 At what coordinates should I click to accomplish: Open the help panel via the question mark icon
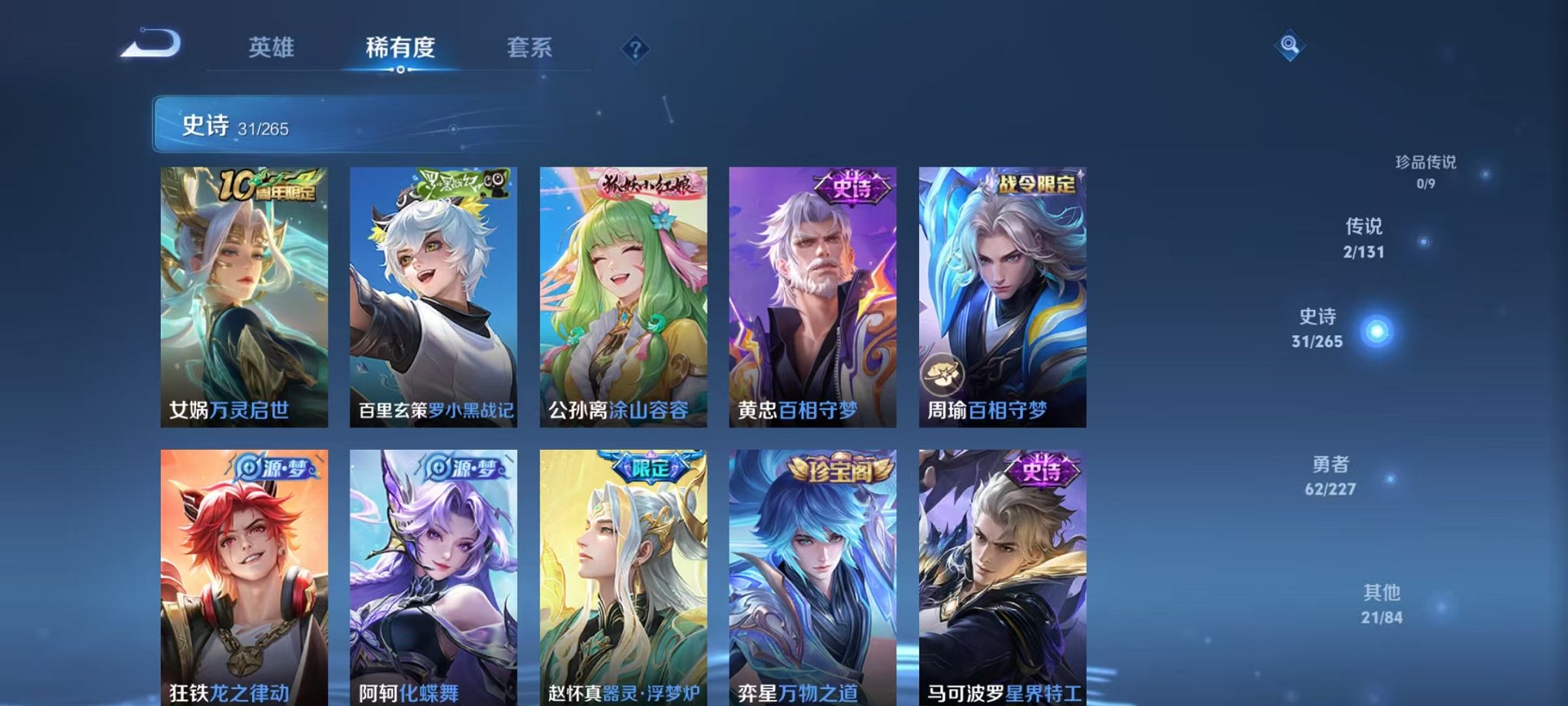(x=634, y=48)
